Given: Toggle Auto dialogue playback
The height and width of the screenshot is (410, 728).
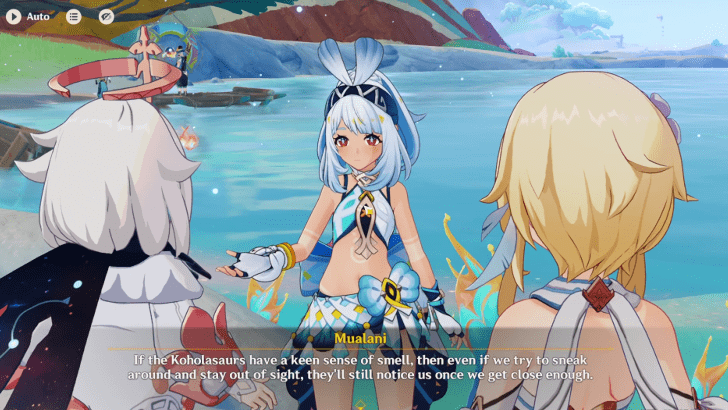Looking at the screenshot, I should 14,16.
